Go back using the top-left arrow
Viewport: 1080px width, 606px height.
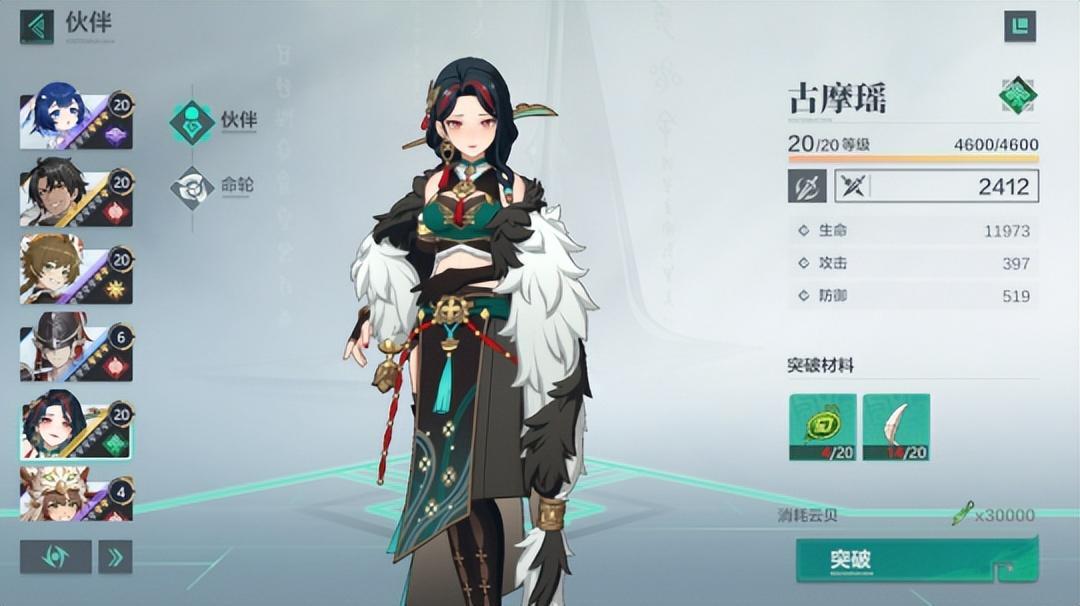point(37,26)
